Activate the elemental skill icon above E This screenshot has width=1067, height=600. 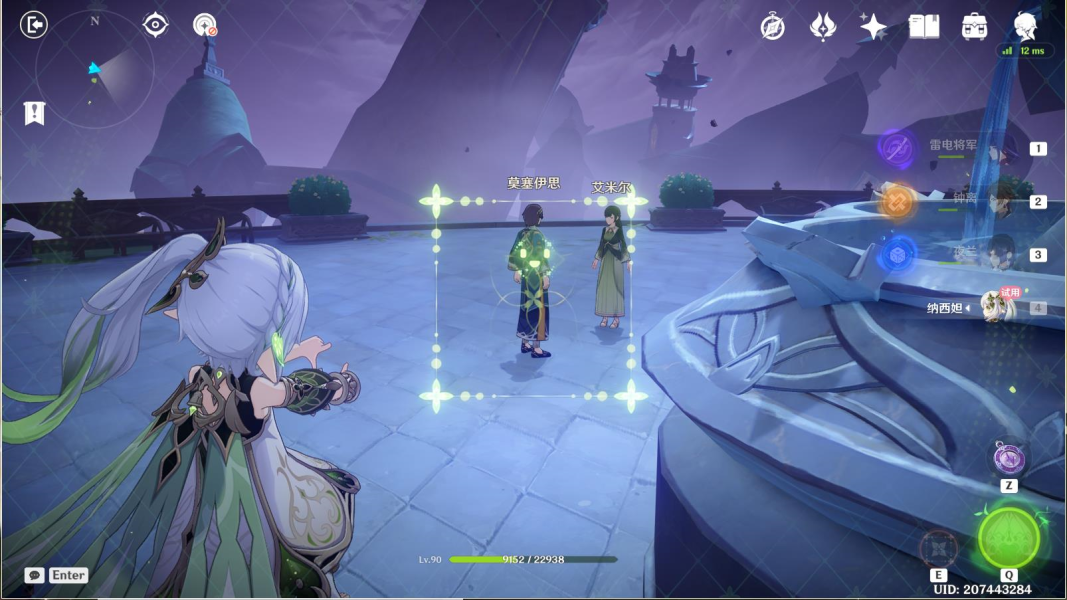939,548
